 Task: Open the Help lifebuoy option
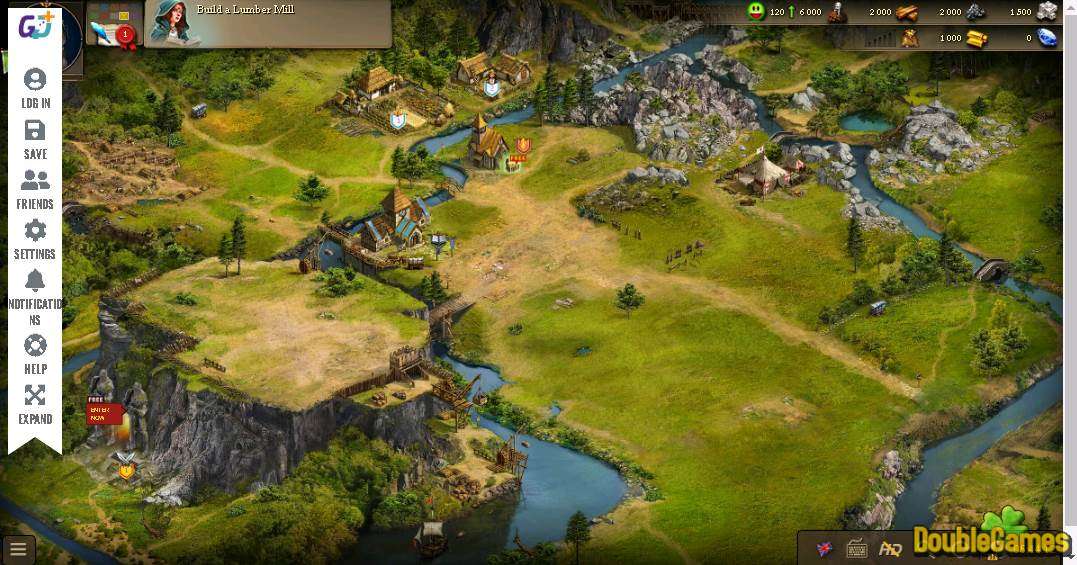point(35,354)
